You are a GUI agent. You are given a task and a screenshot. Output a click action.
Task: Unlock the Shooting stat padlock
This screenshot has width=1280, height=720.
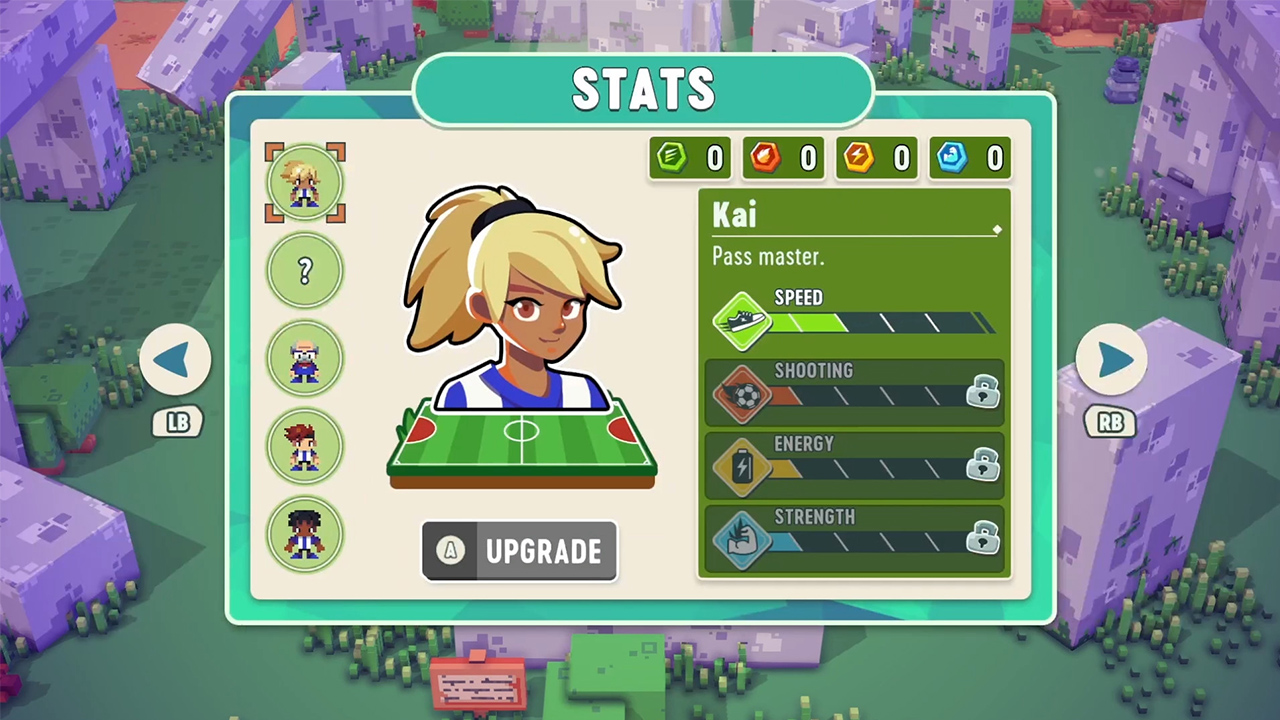[982, 393]
